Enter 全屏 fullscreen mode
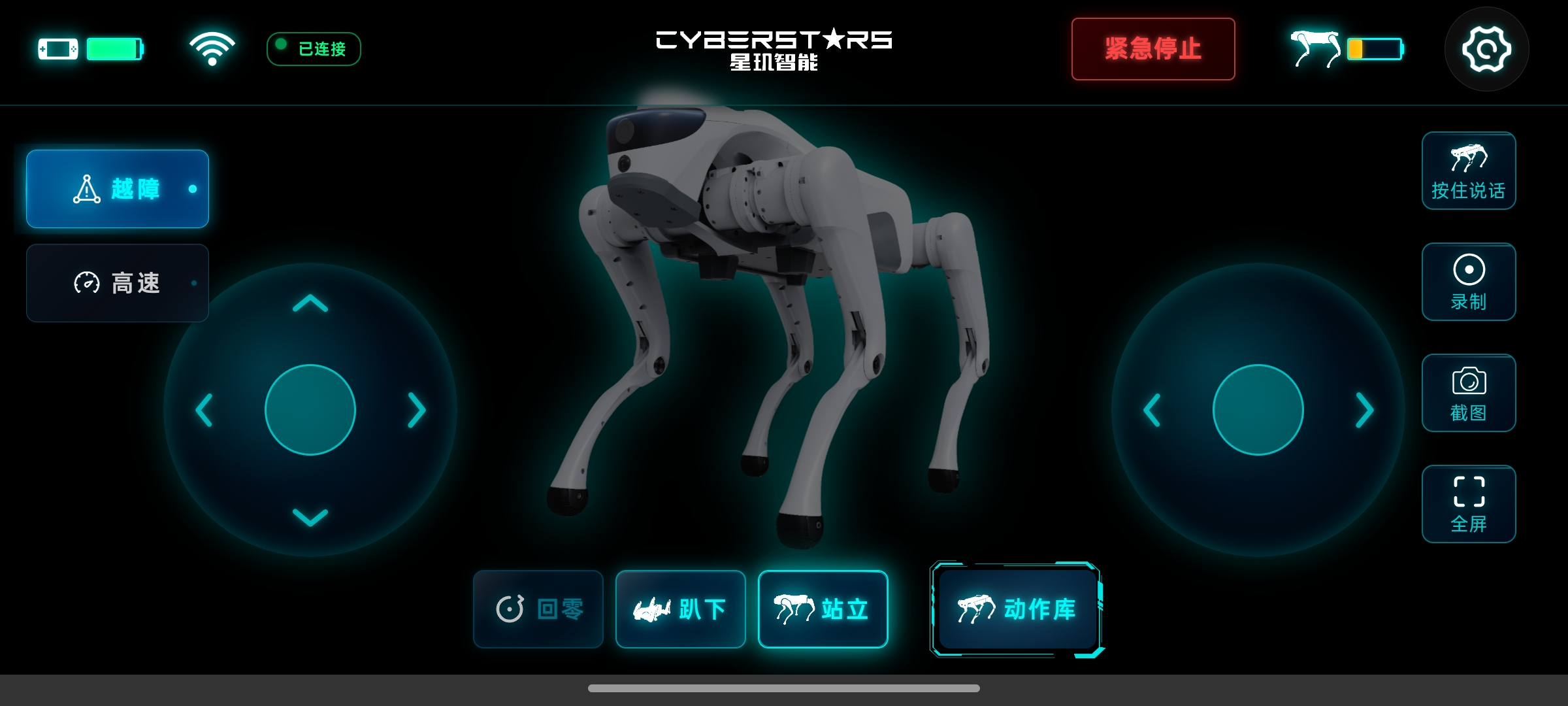Screen dimensions: 1568x706 tap(1469, 504)
